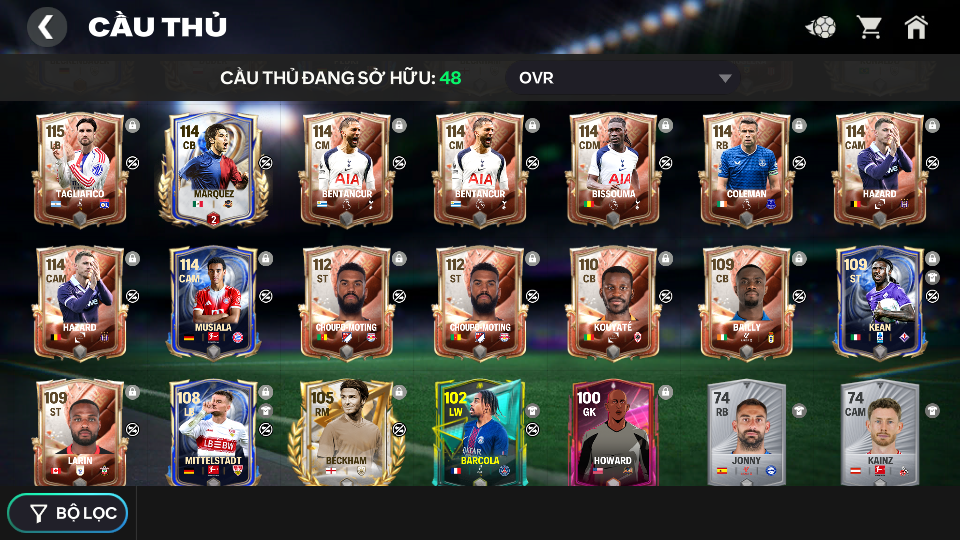This screenshot has width=960, height=540.
Task: Pick the Coleman 114 RB card
Action: click(746, 167)
